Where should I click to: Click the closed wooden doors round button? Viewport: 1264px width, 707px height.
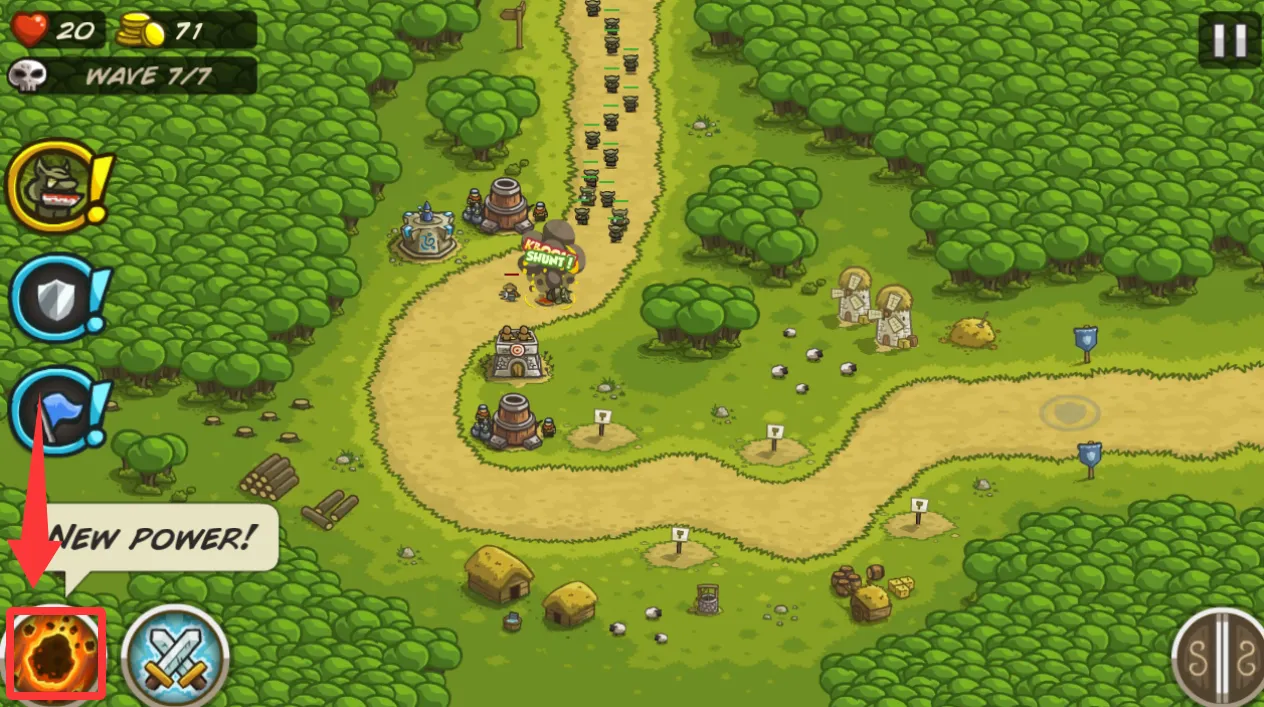1218,658
